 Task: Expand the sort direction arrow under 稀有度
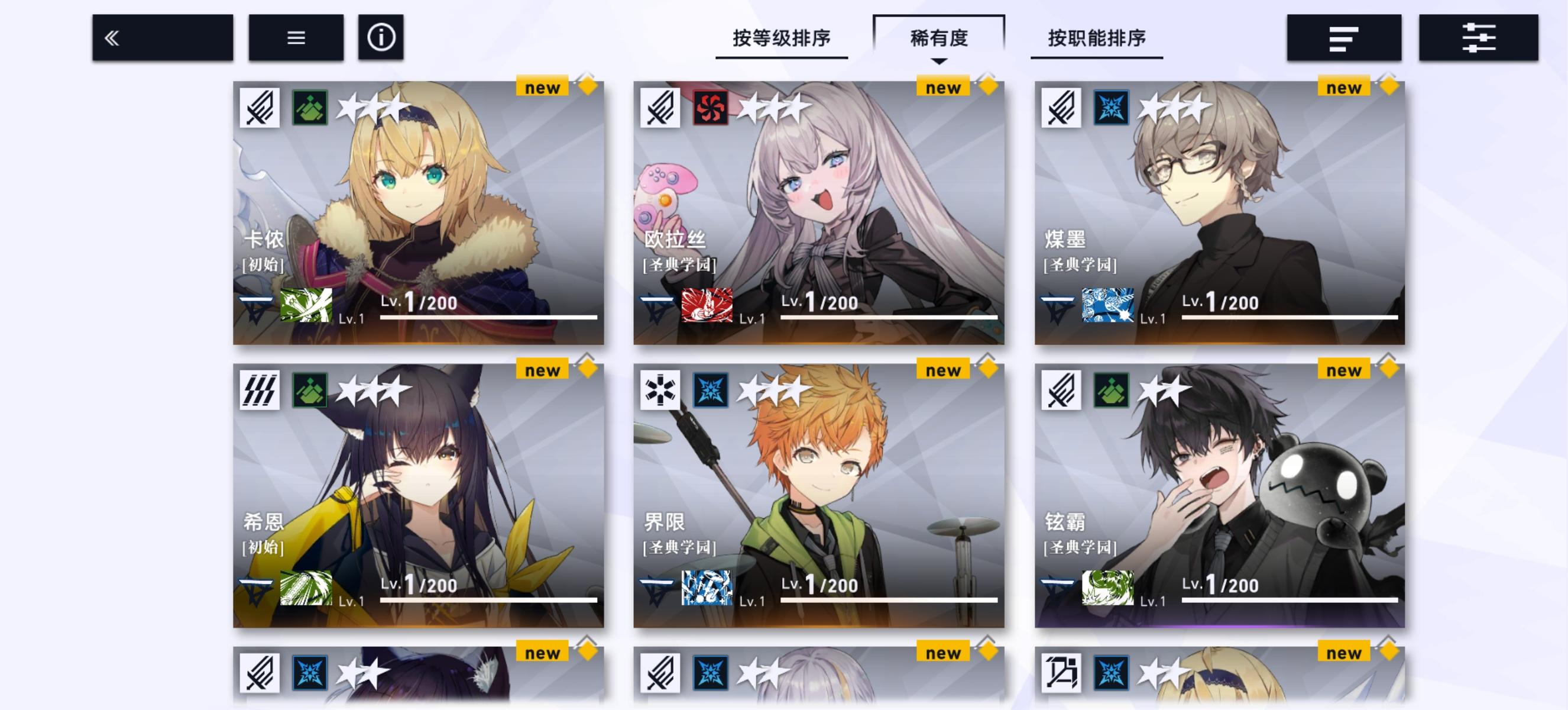point(941,61)
